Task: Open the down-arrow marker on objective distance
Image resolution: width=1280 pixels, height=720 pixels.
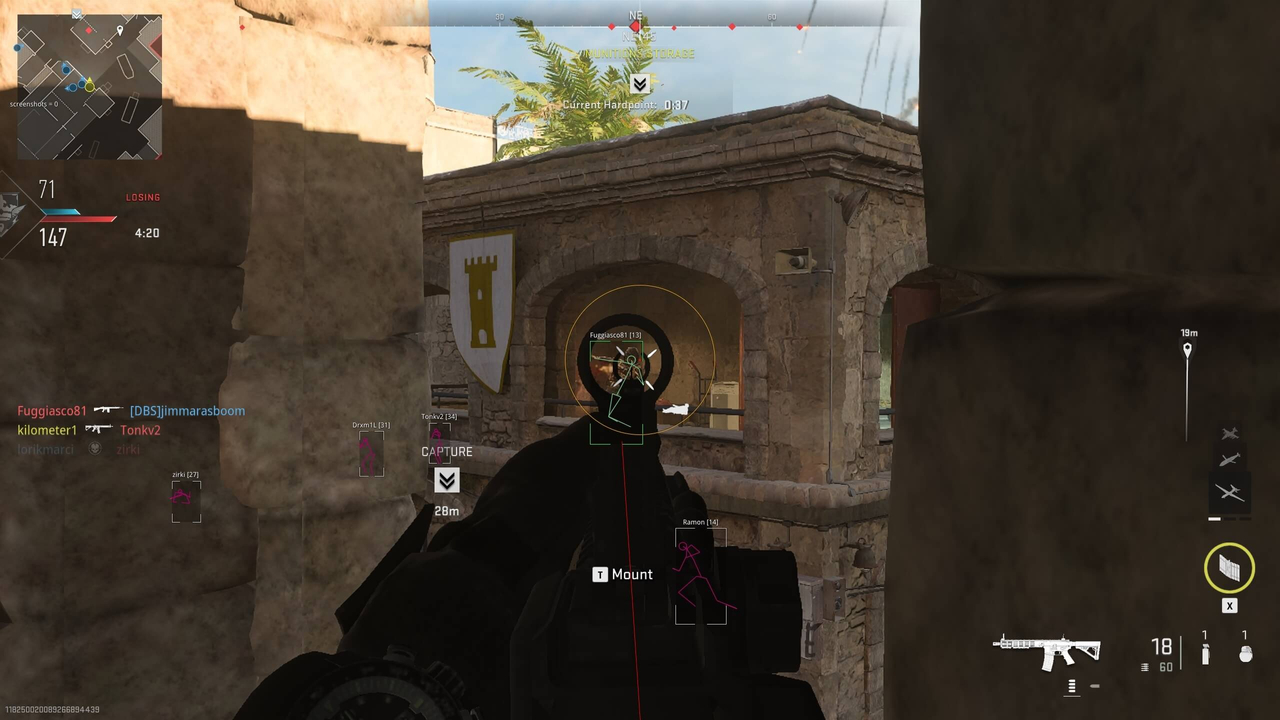Action: 447,481
